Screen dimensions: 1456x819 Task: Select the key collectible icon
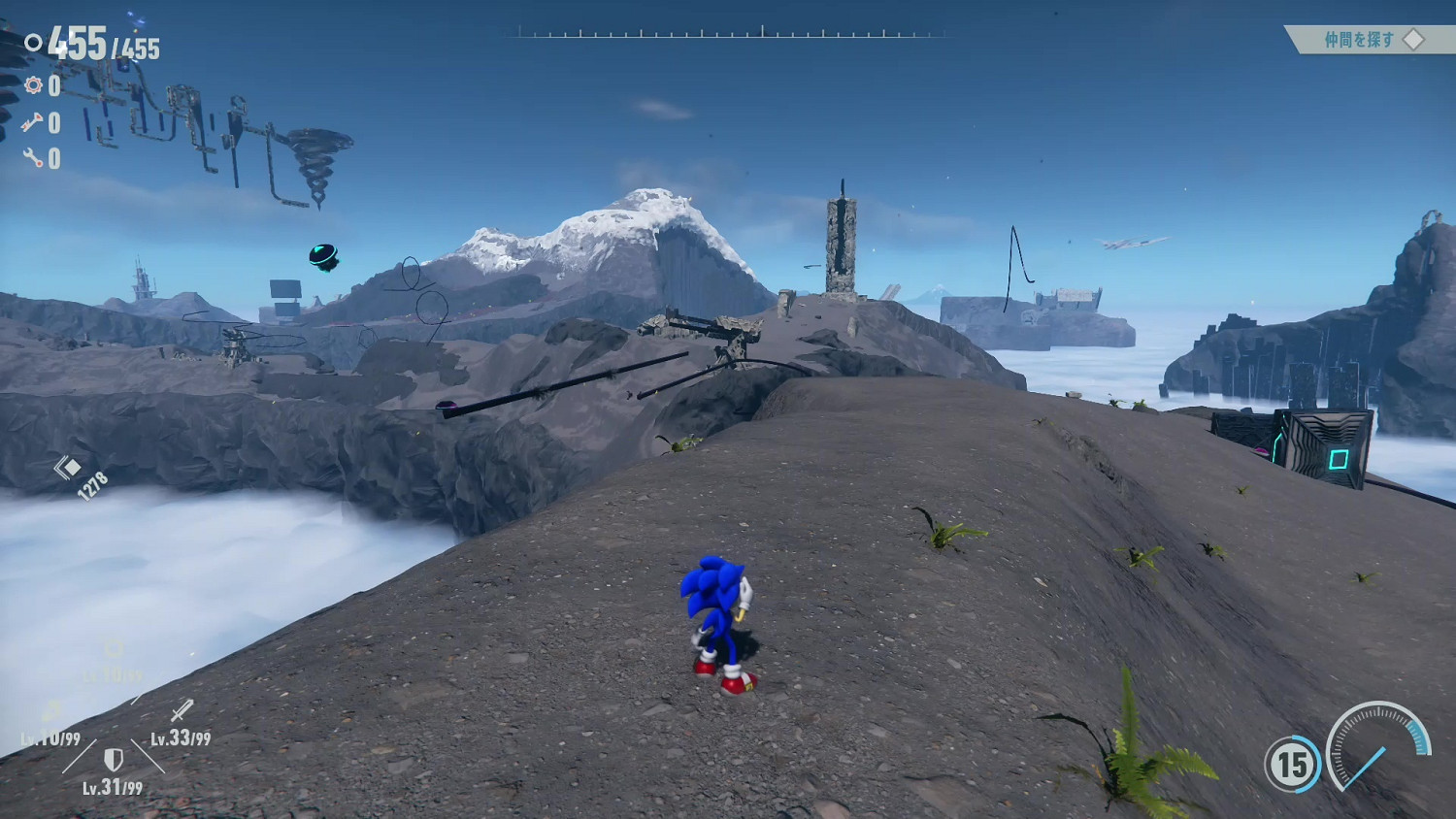(32, 122)
